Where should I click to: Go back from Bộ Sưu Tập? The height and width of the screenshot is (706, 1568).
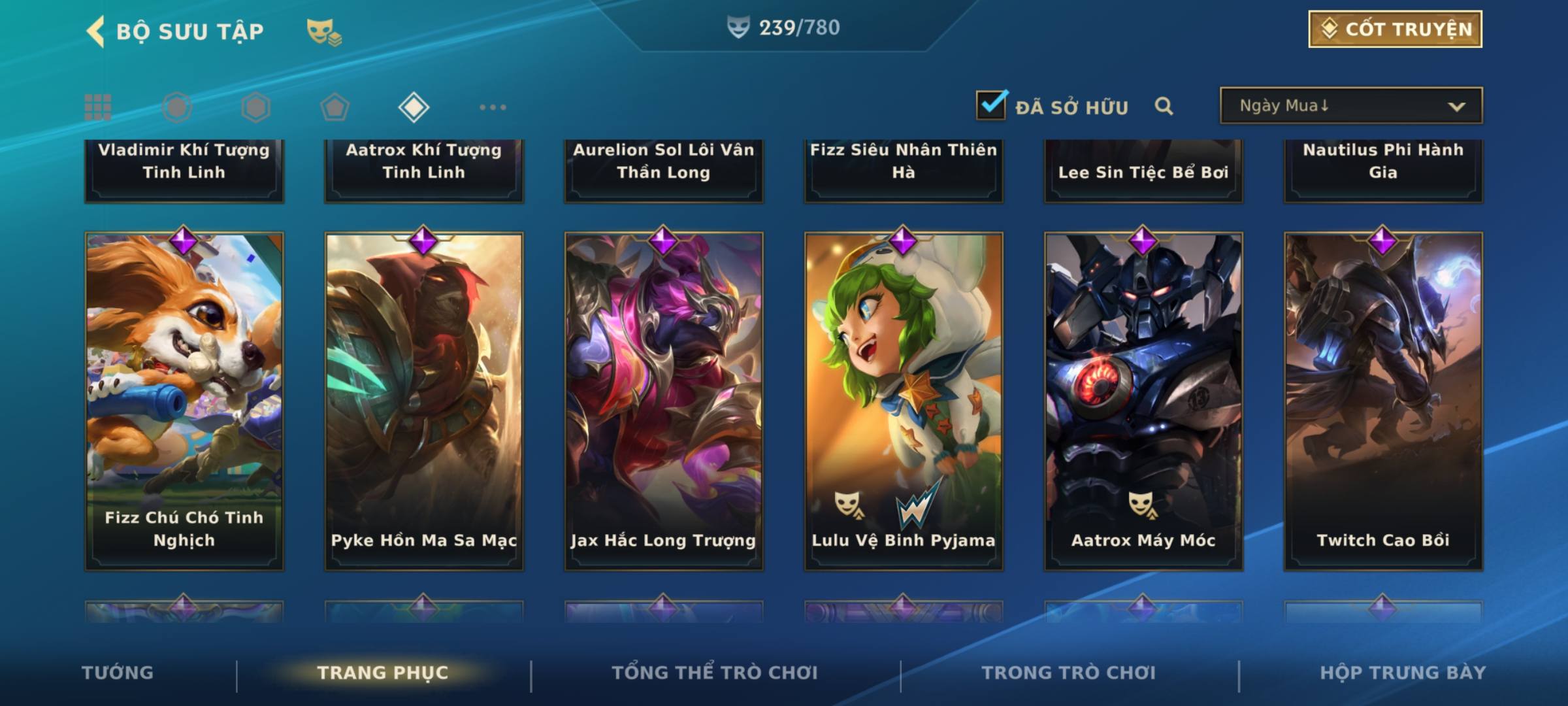coord(95,31)
